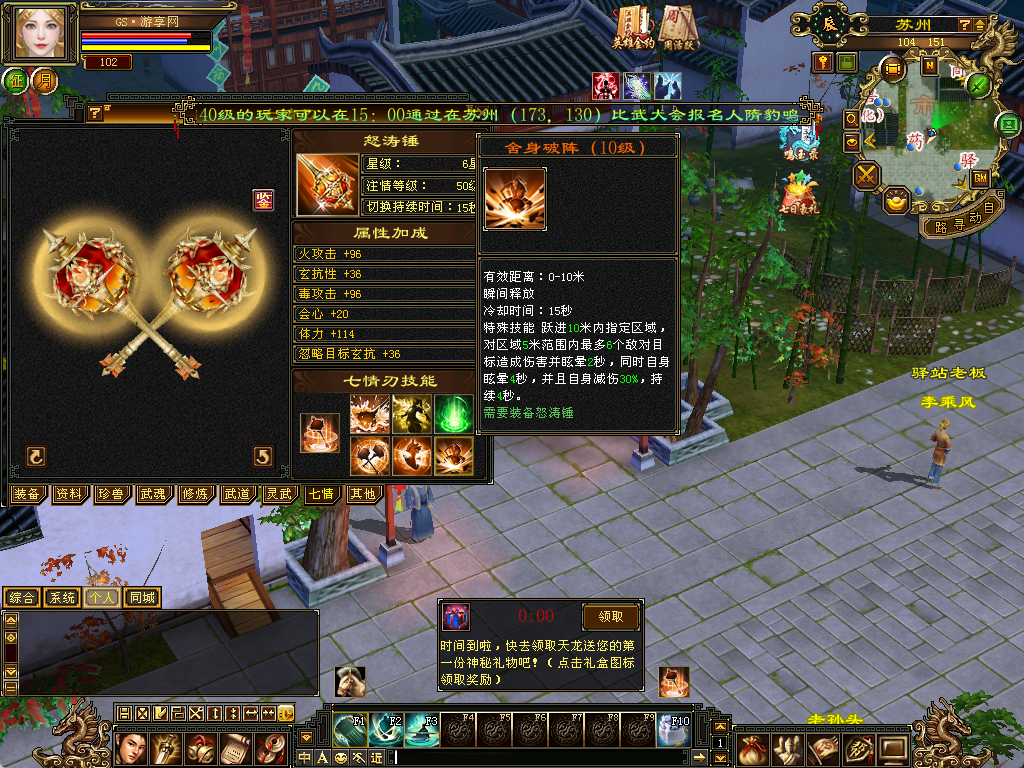Show the 综合 chat channel

[21, 598]
